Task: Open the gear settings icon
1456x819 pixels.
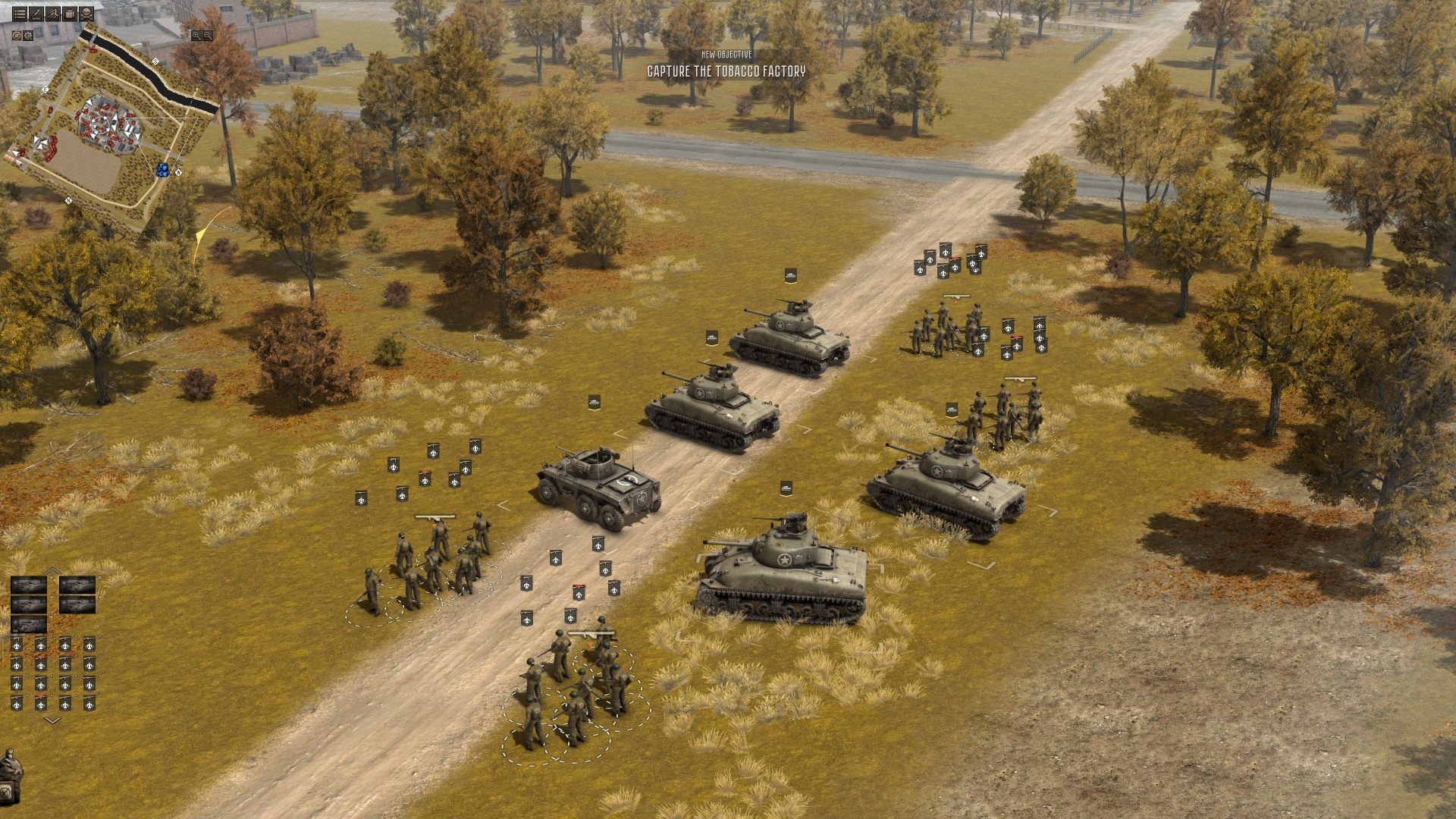Action: [x=28, y=36]
